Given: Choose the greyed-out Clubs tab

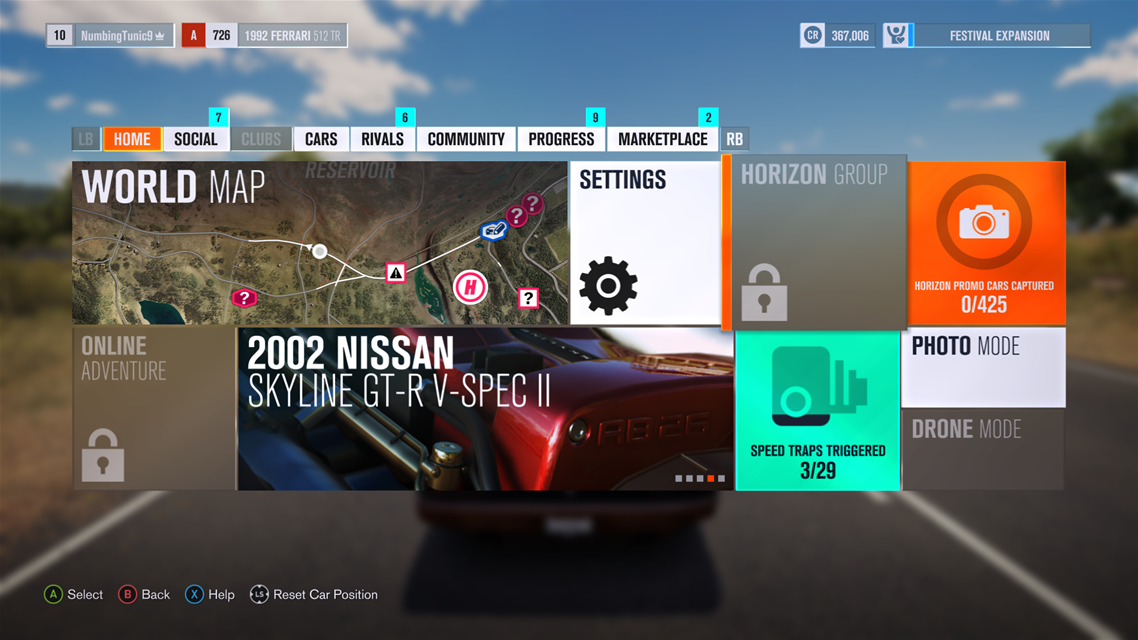Looking at the screenshot, I should [261, 139].
